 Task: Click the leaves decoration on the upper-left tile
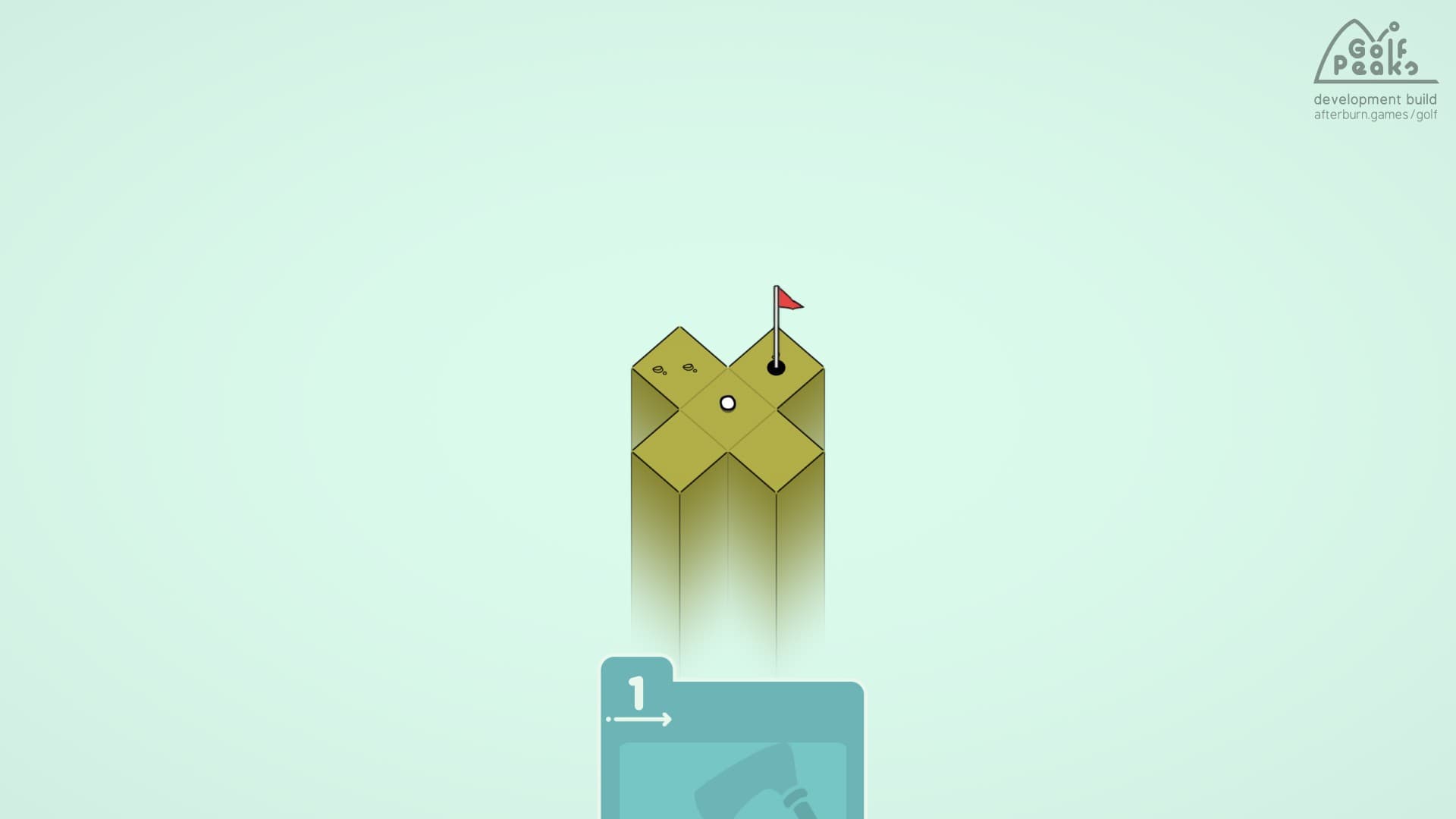pyautogui.click(x=675, y=369)
